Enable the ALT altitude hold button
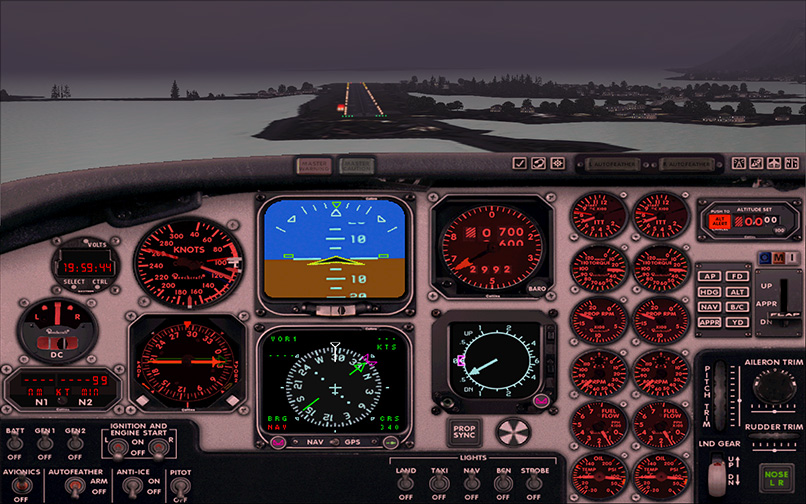Screen dimensions: 806x504 [737, 292]
